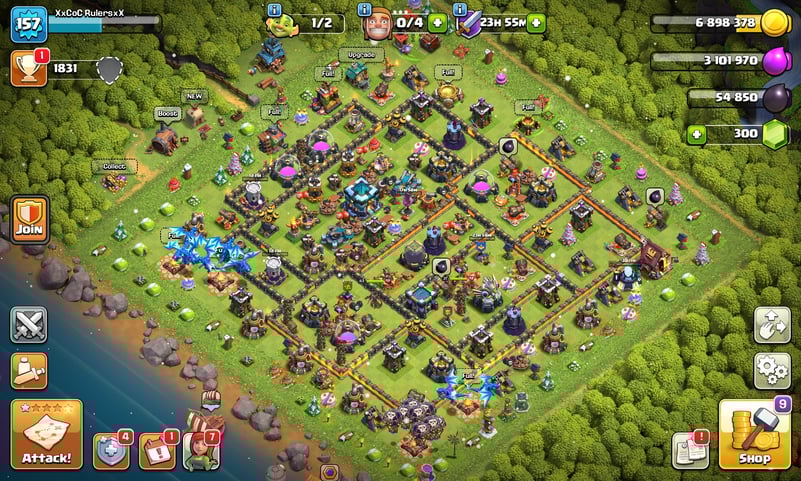Open the calendar events icon
The image size is (801, 481).
pyautogui.click(x=157, y=452)
